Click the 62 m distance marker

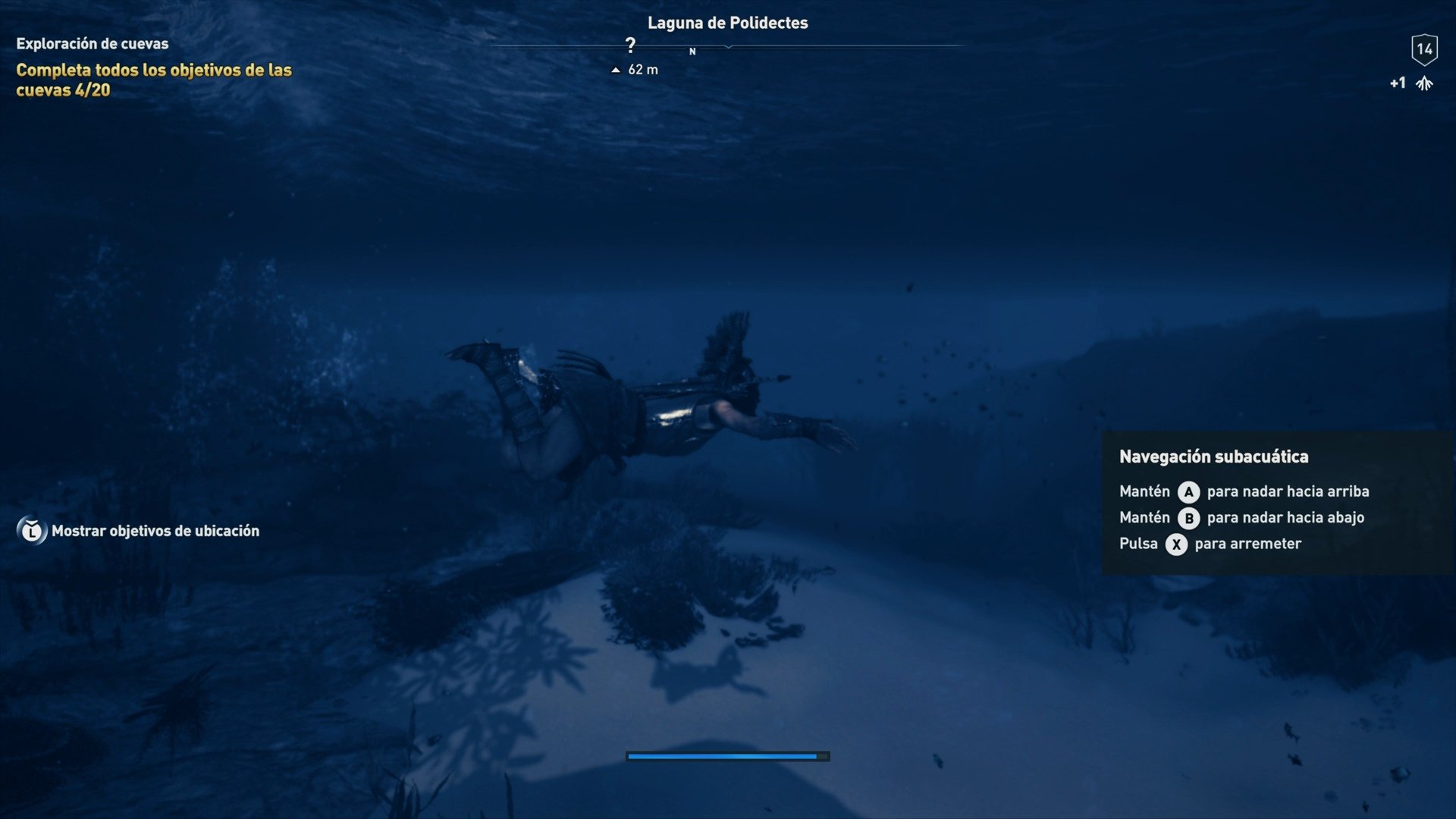click(x=642, y=70)
